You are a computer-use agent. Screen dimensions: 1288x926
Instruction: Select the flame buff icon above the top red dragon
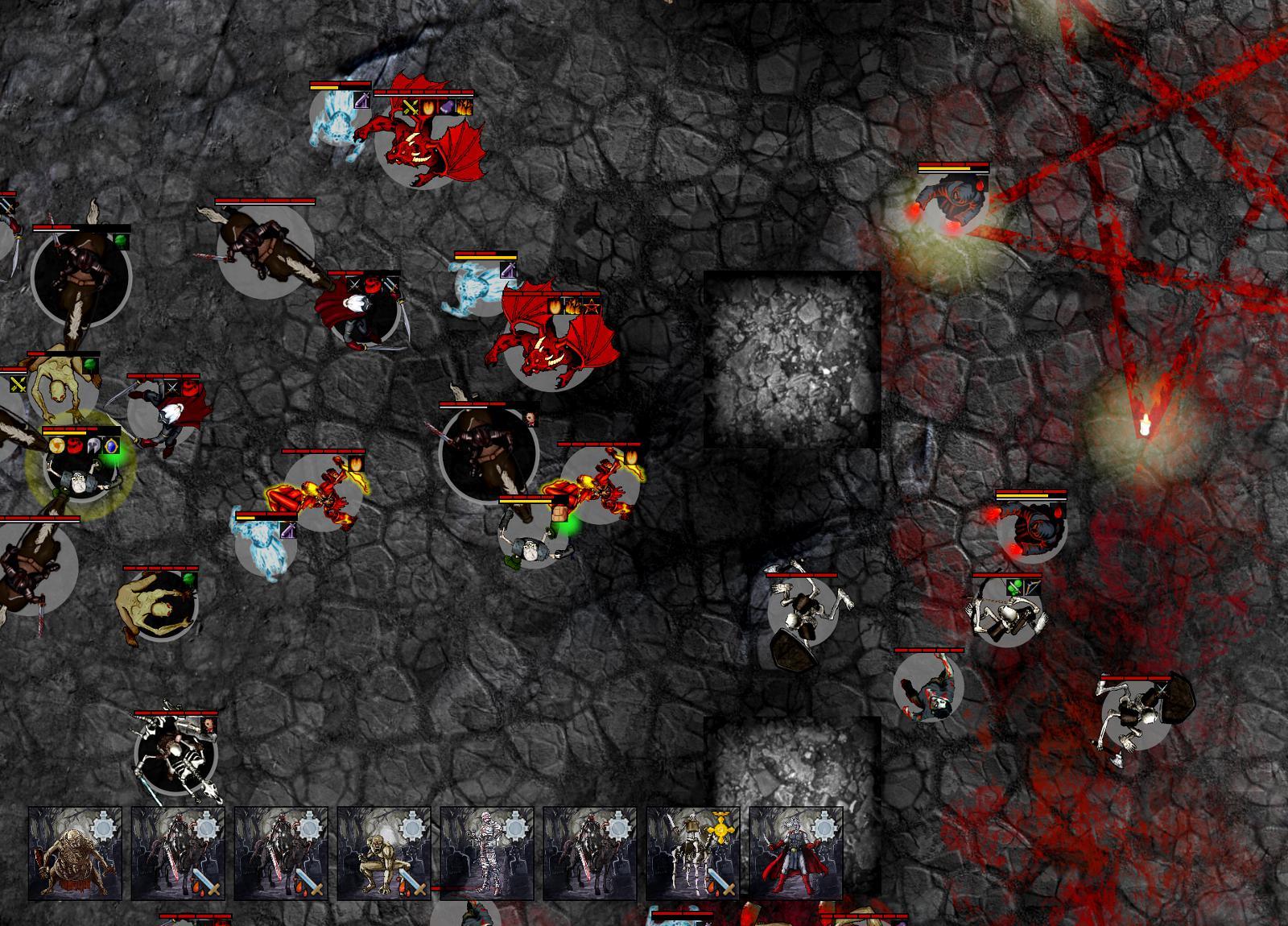click(x=427, y=108)
